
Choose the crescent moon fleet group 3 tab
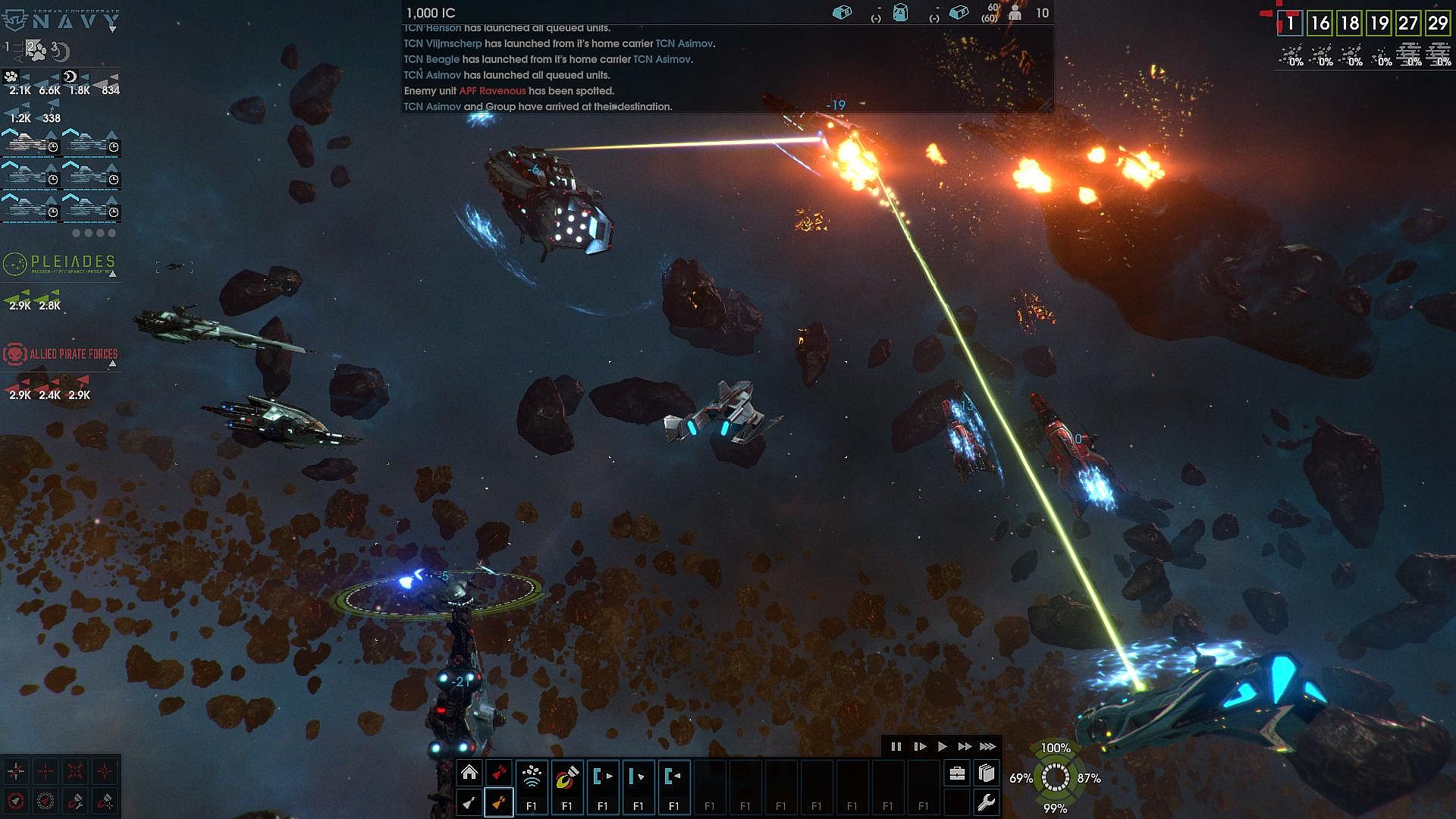61,52
